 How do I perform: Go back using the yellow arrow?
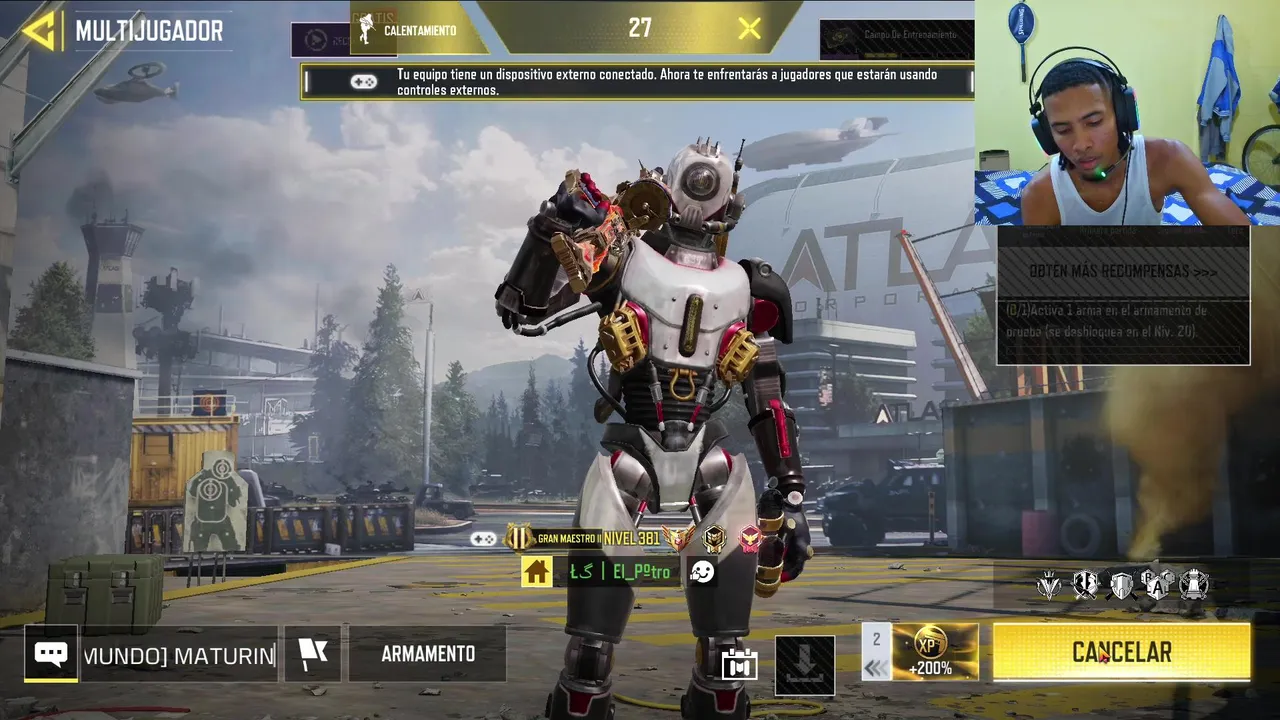[x=40, y=31]
